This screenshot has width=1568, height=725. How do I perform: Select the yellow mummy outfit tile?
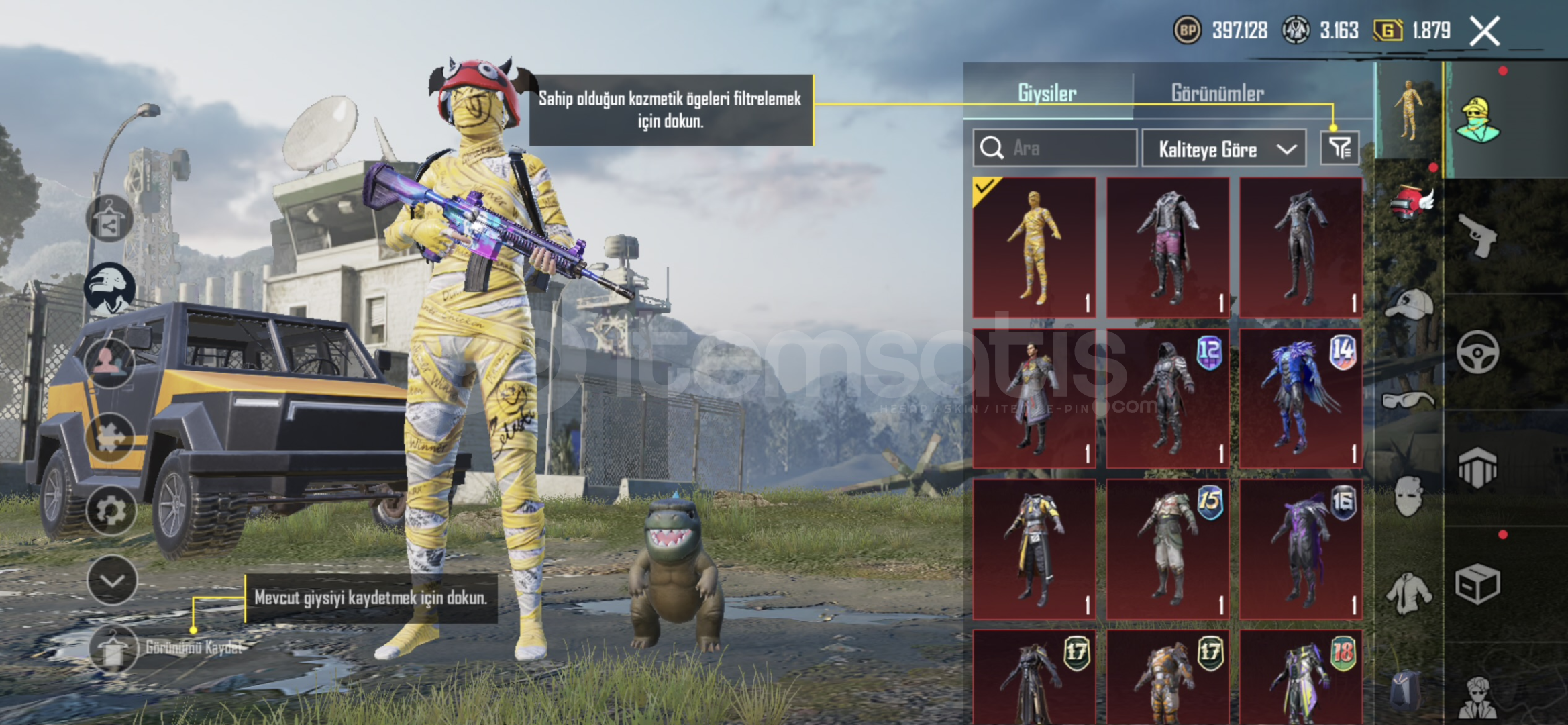[x=1034, y=247]
